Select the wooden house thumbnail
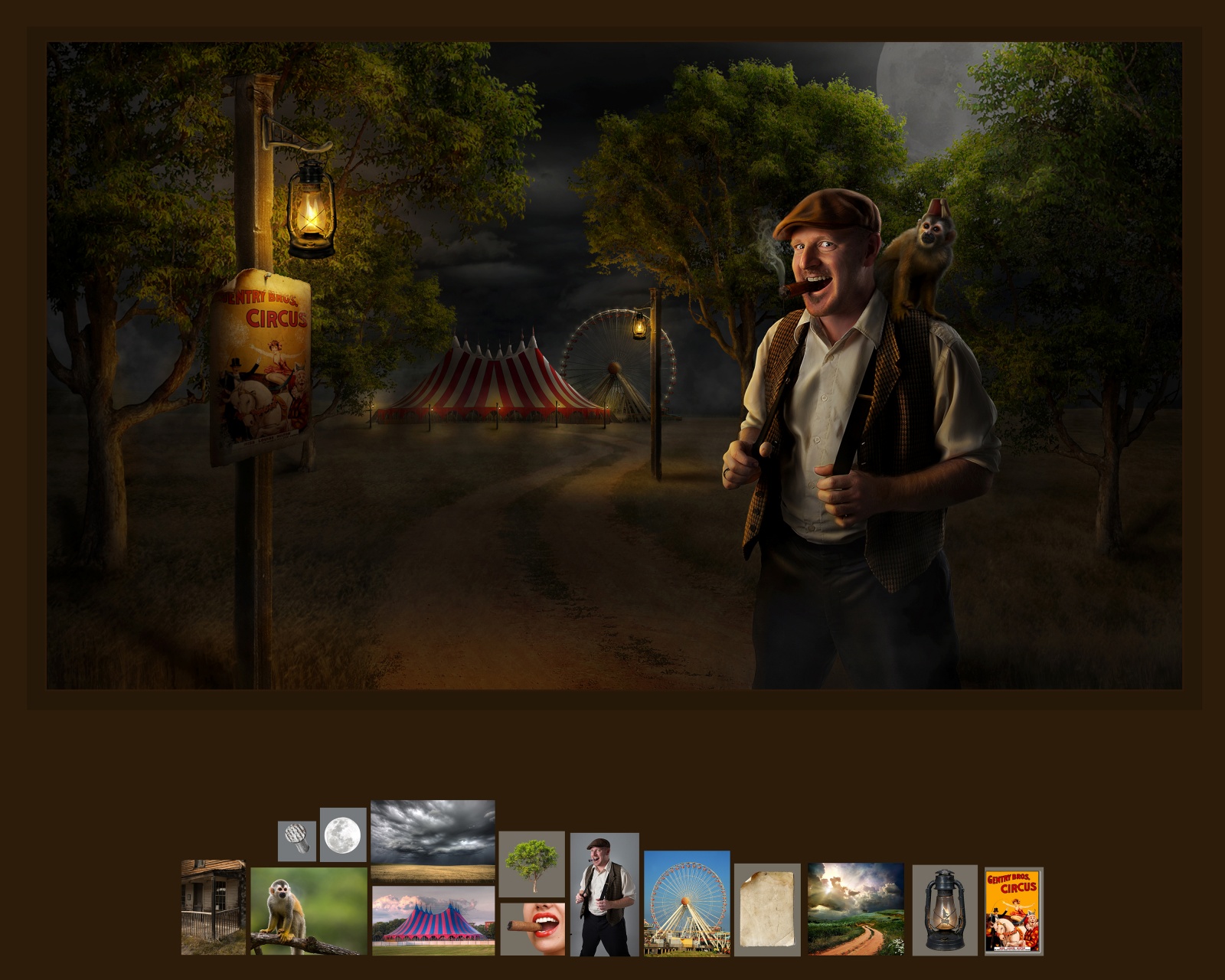Viewport: 1225px width, 980px height. point(213,907)
